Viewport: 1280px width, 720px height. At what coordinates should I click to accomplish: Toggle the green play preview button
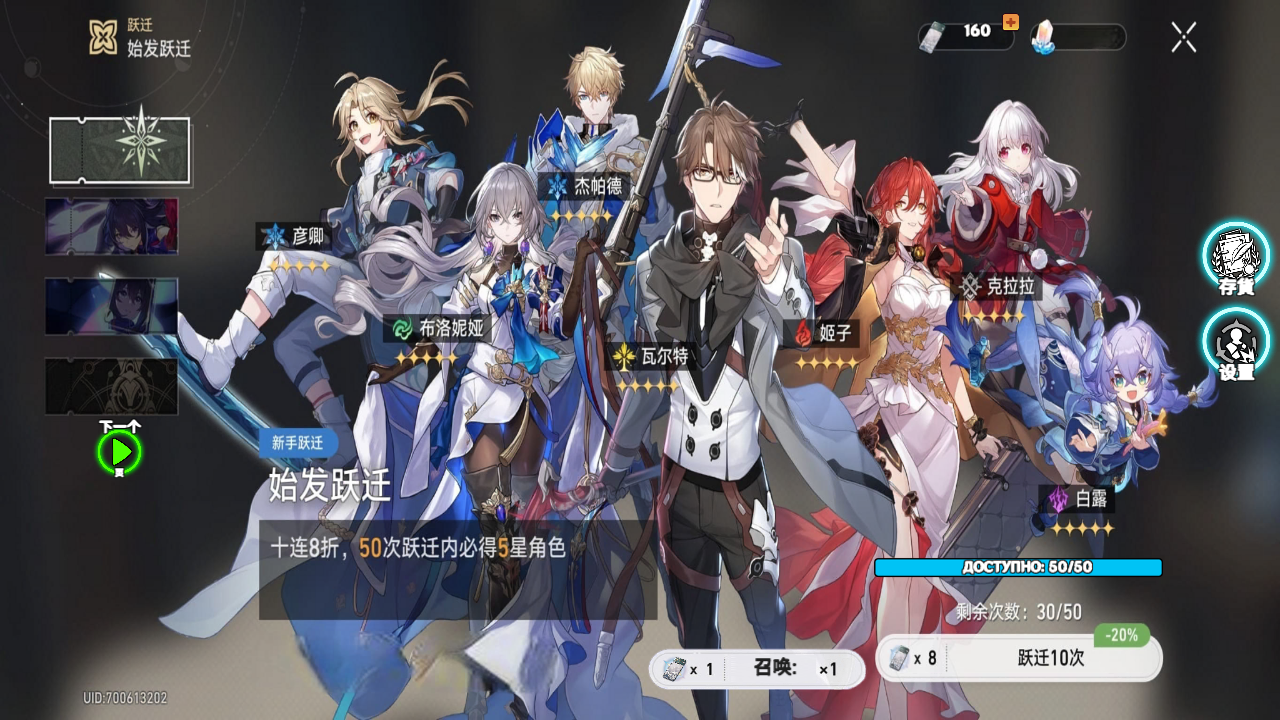tap(120, 450)
